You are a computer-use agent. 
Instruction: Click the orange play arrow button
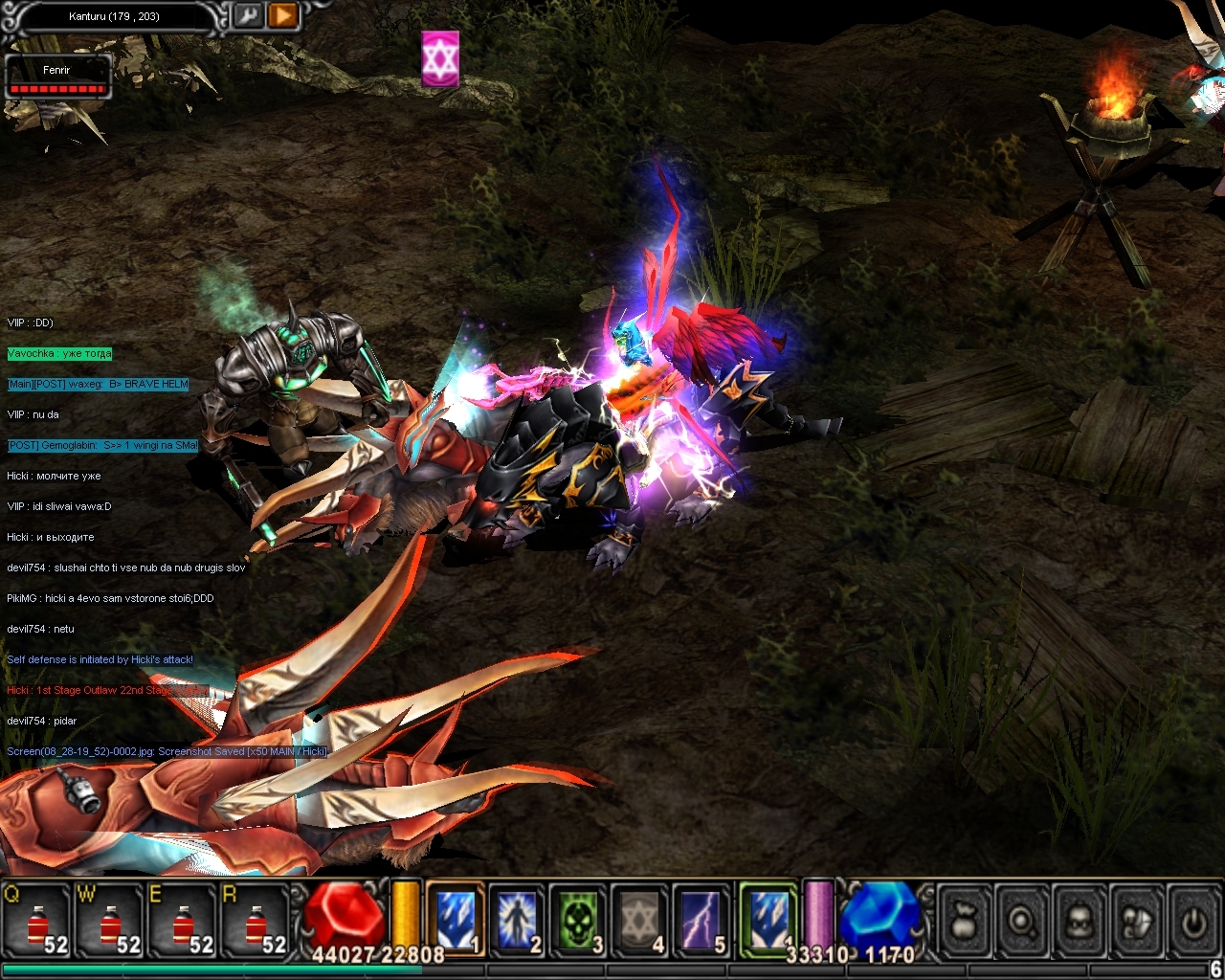(283, 15)
